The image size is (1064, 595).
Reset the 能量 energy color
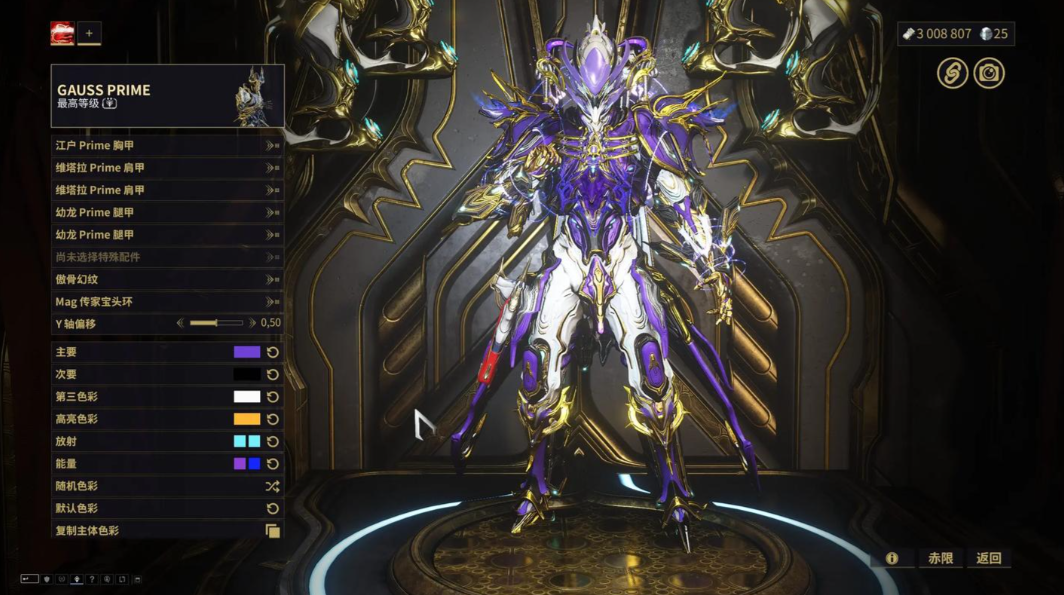272,464
